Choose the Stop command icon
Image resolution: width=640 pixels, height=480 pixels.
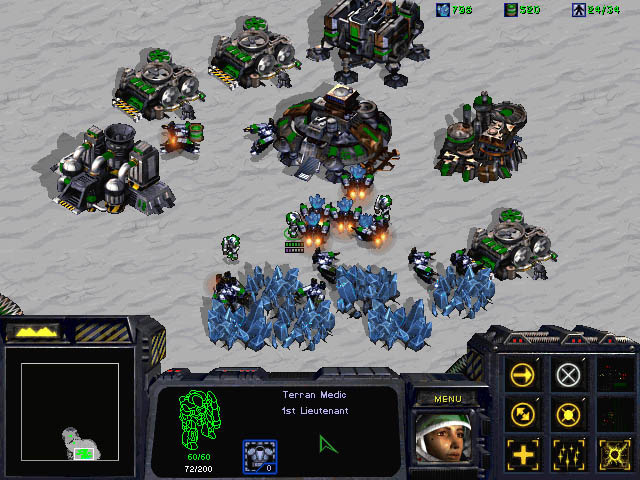coord(568,375)
